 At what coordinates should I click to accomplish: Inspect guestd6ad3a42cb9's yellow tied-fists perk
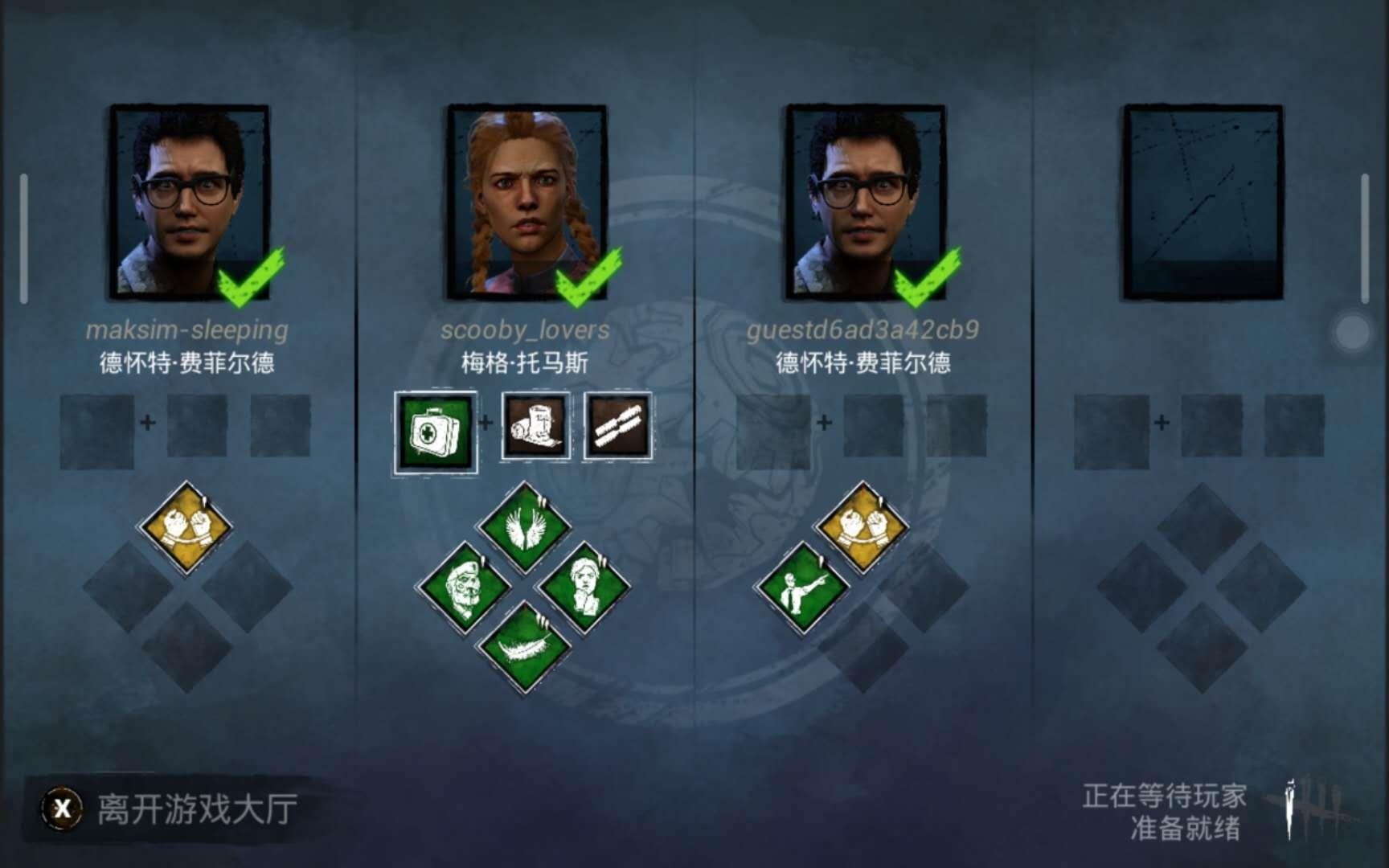862,526
